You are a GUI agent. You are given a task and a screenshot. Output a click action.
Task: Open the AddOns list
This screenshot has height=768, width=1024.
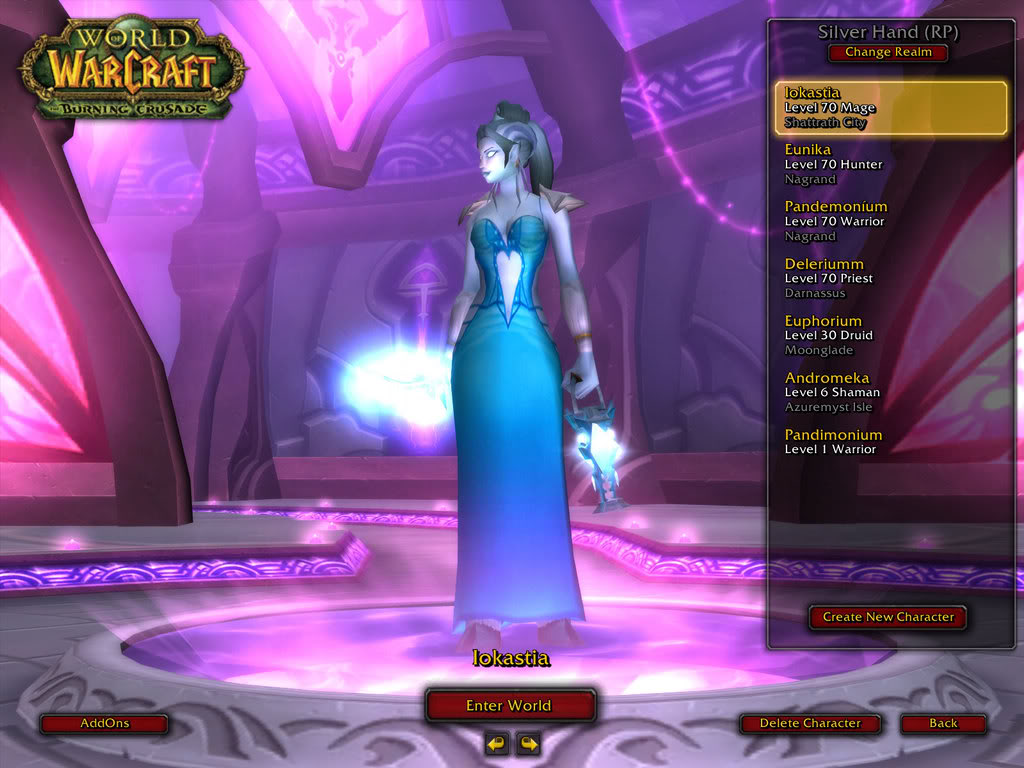[105, 723]
